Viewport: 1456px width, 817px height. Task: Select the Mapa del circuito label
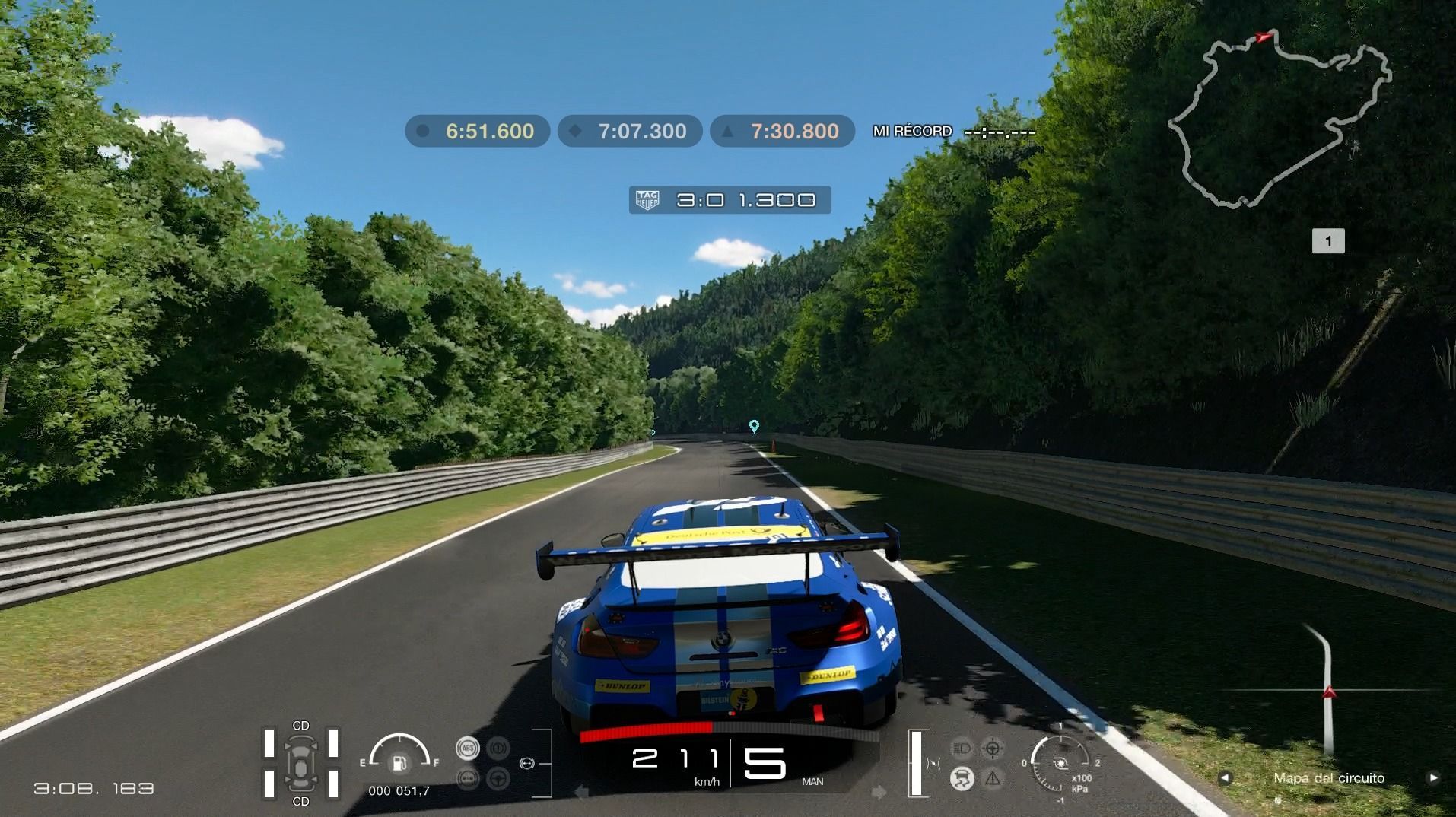coord(1329,777)
